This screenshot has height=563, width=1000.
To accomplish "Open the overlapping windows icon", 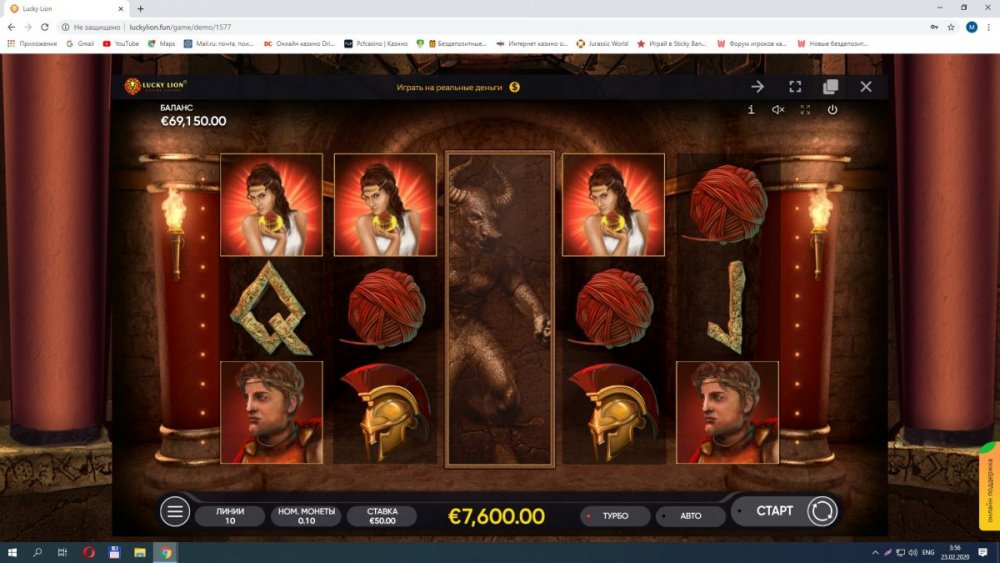I will tap(830, 87).
